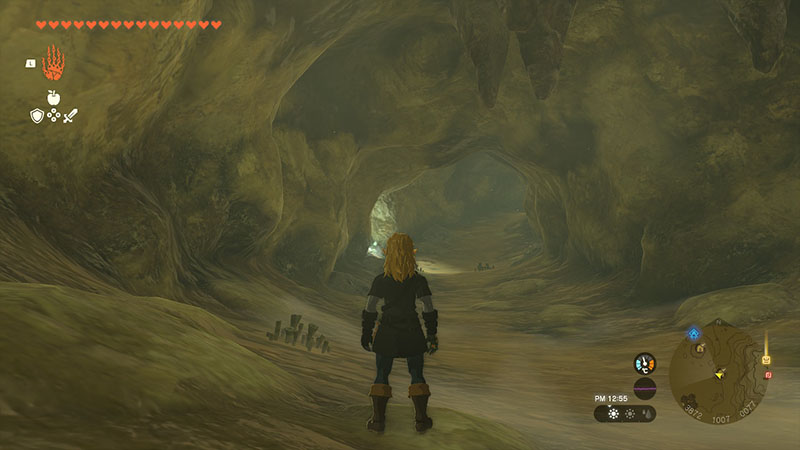The image size is (800, 450).
Task: Select the apple item shortcut
Action: point(54,98)
